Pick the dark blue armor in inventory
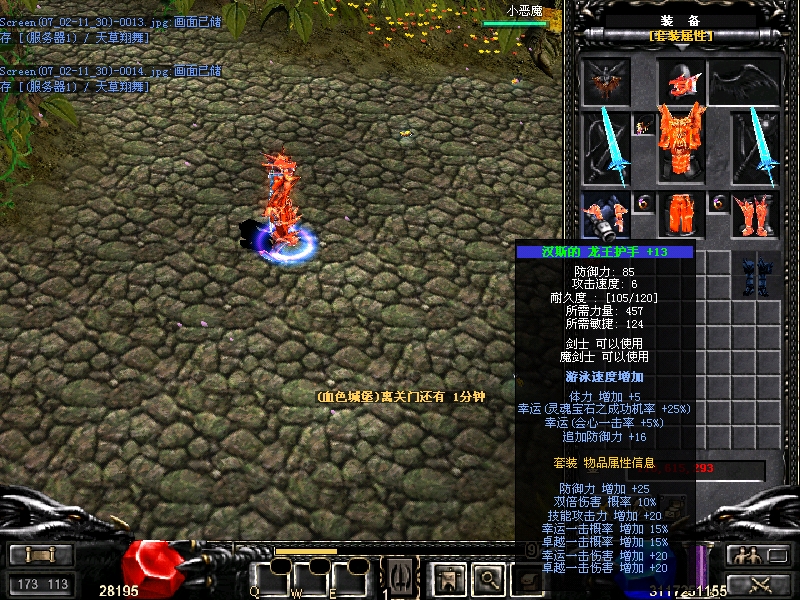Viewport: 800px width, 600px height. 756,275
